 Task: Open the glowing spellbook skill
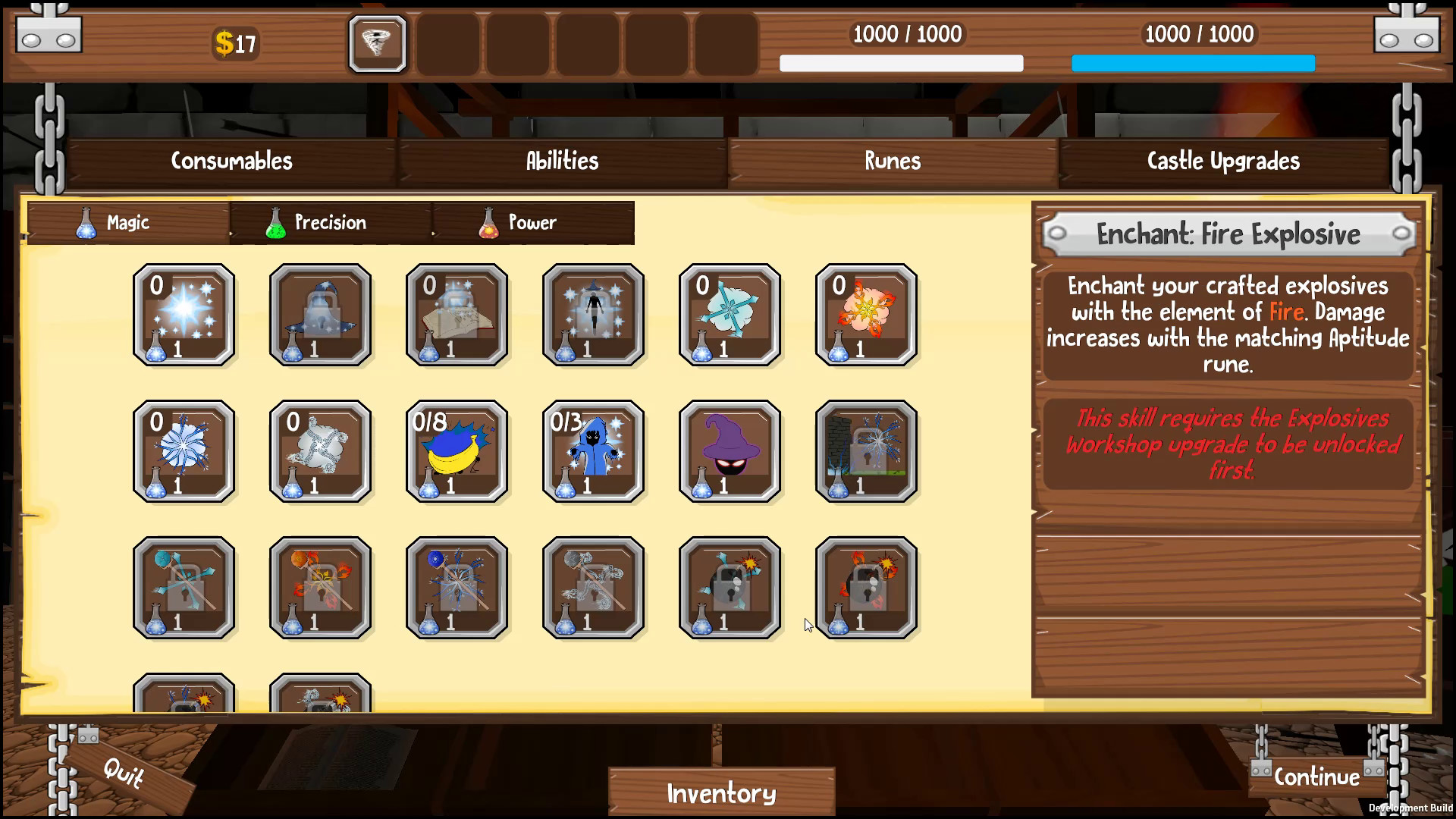tap(457, 315)
